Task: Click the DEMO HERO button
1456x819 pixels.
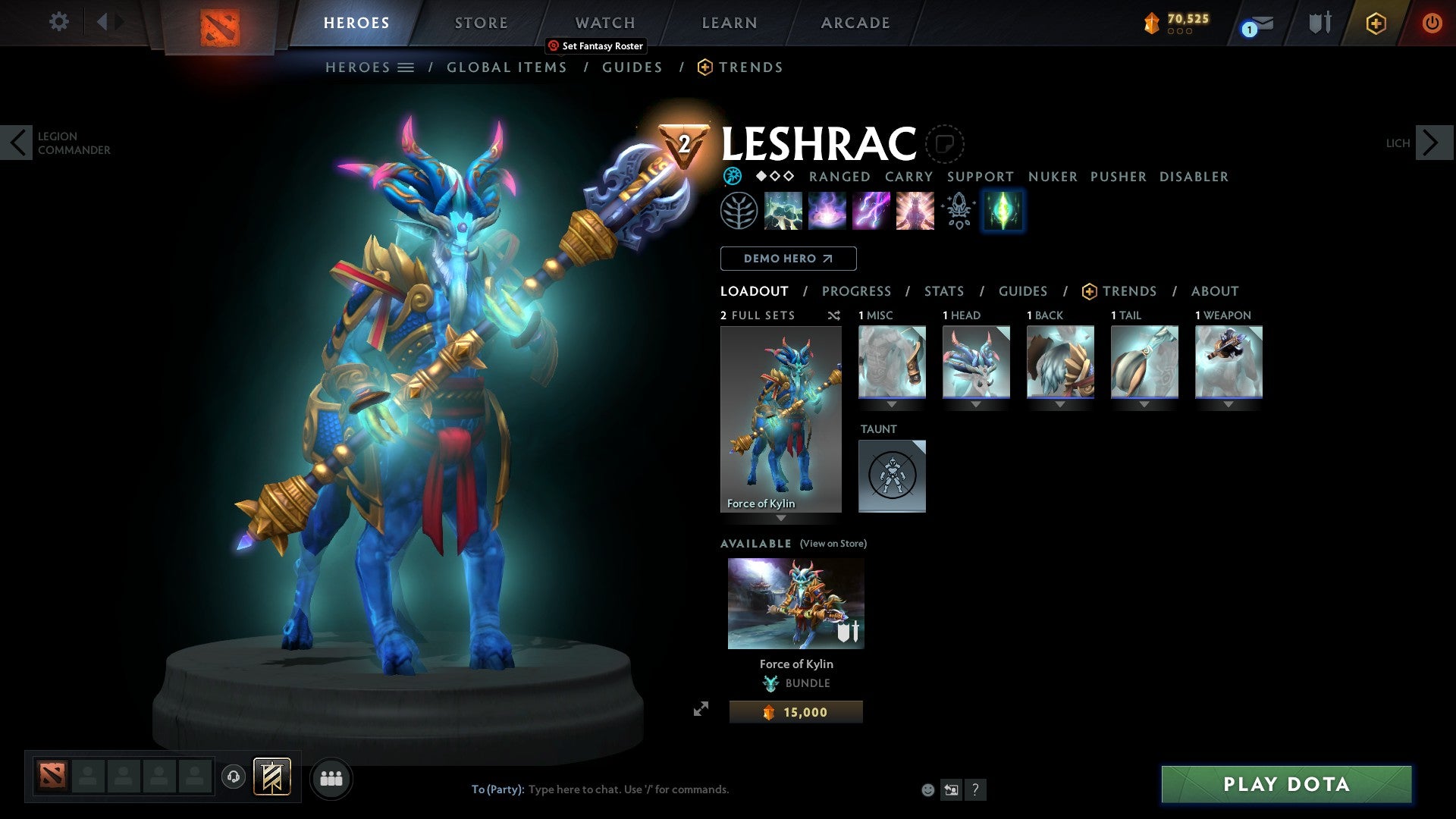Action: pos(788,258)
